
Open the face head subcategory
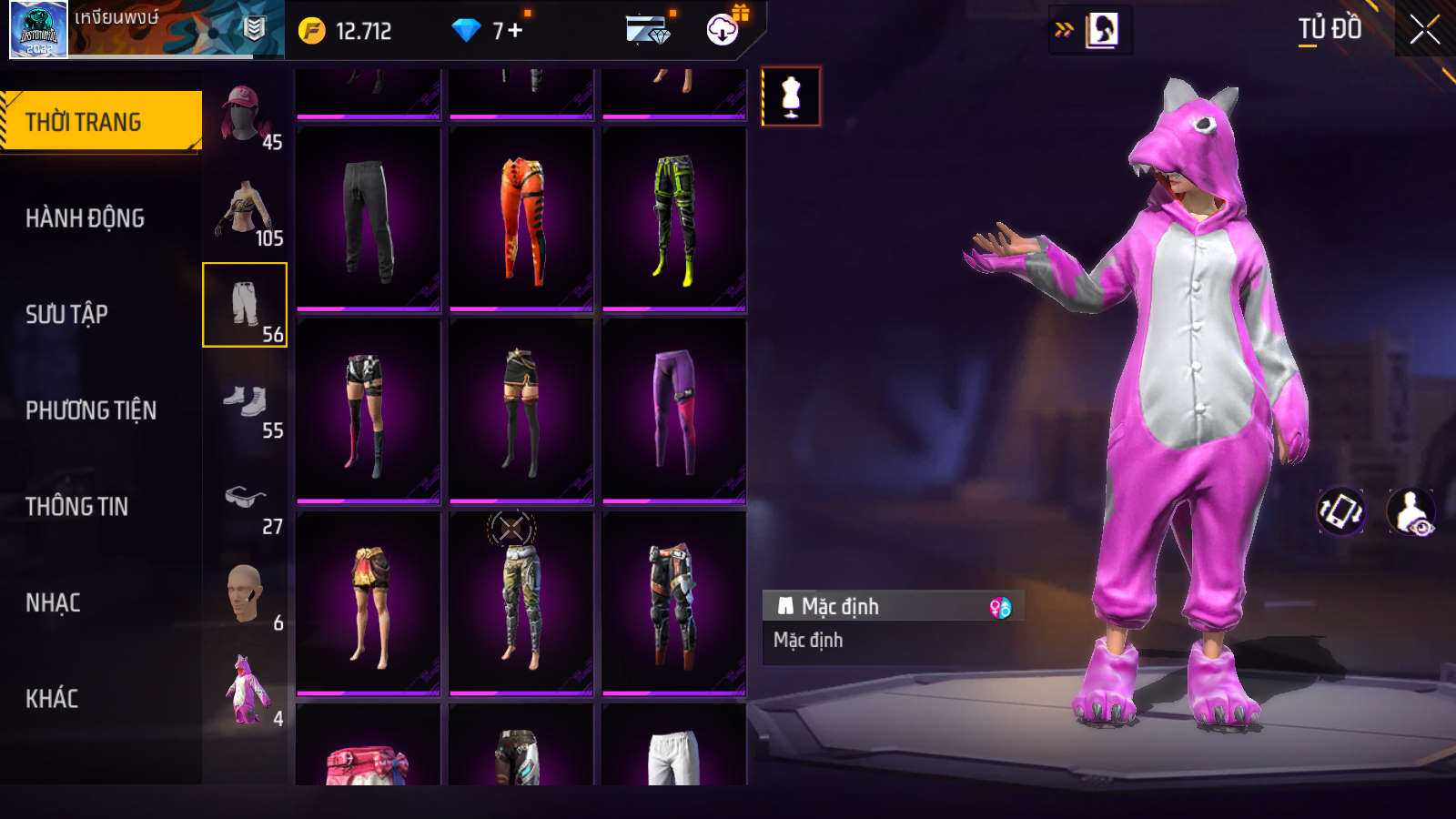point(244,596)
